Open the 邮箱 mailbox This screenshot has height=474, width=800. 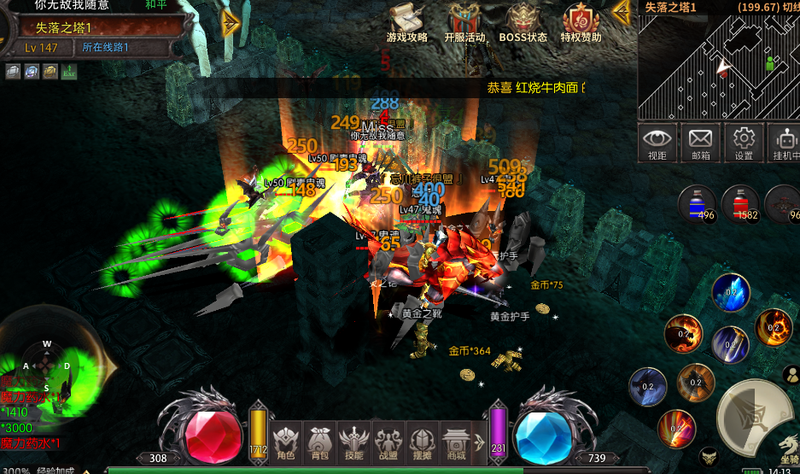[x=700, y=142]
